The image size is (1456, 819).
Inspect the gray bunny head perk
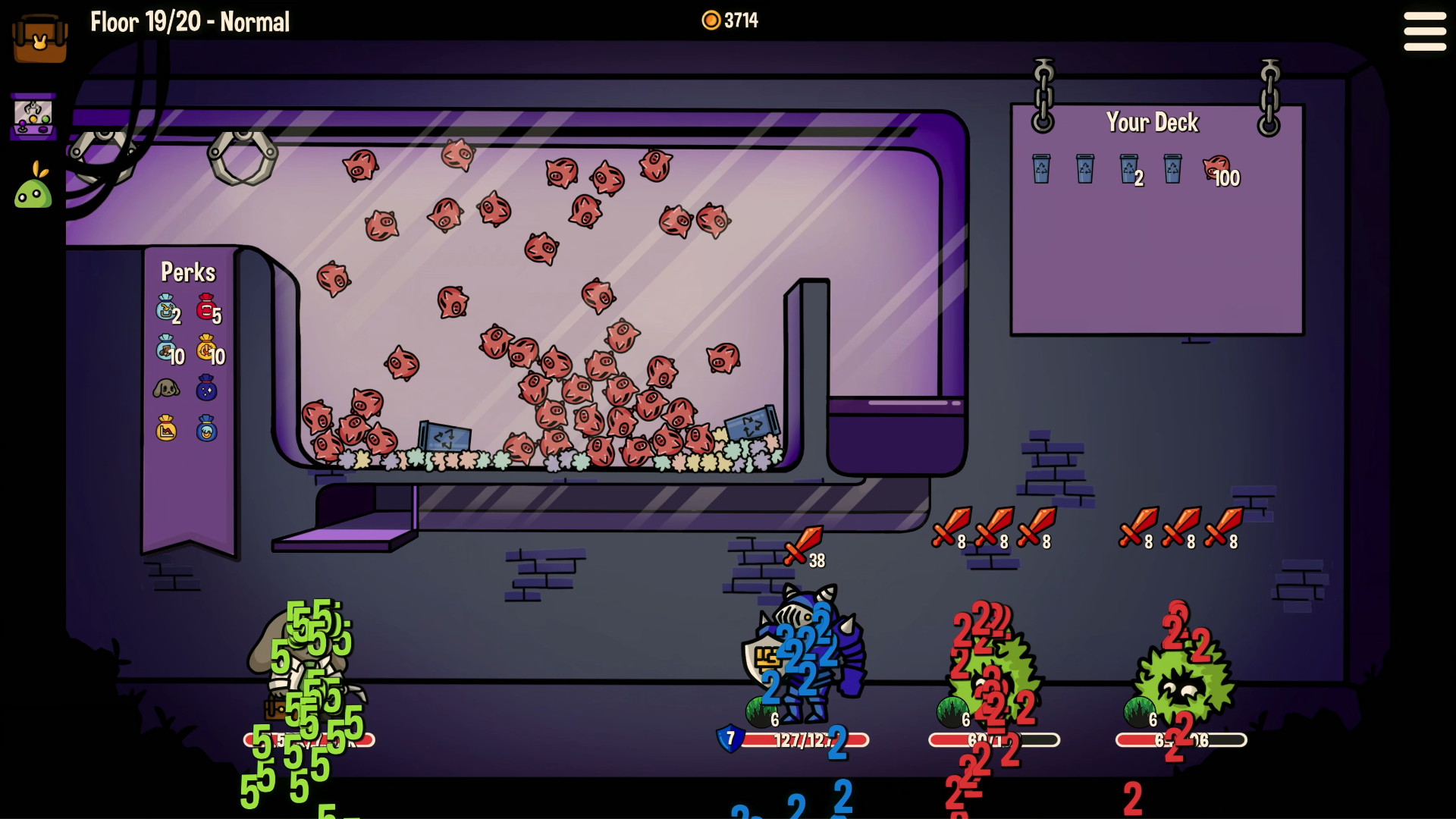coord(166,389)
